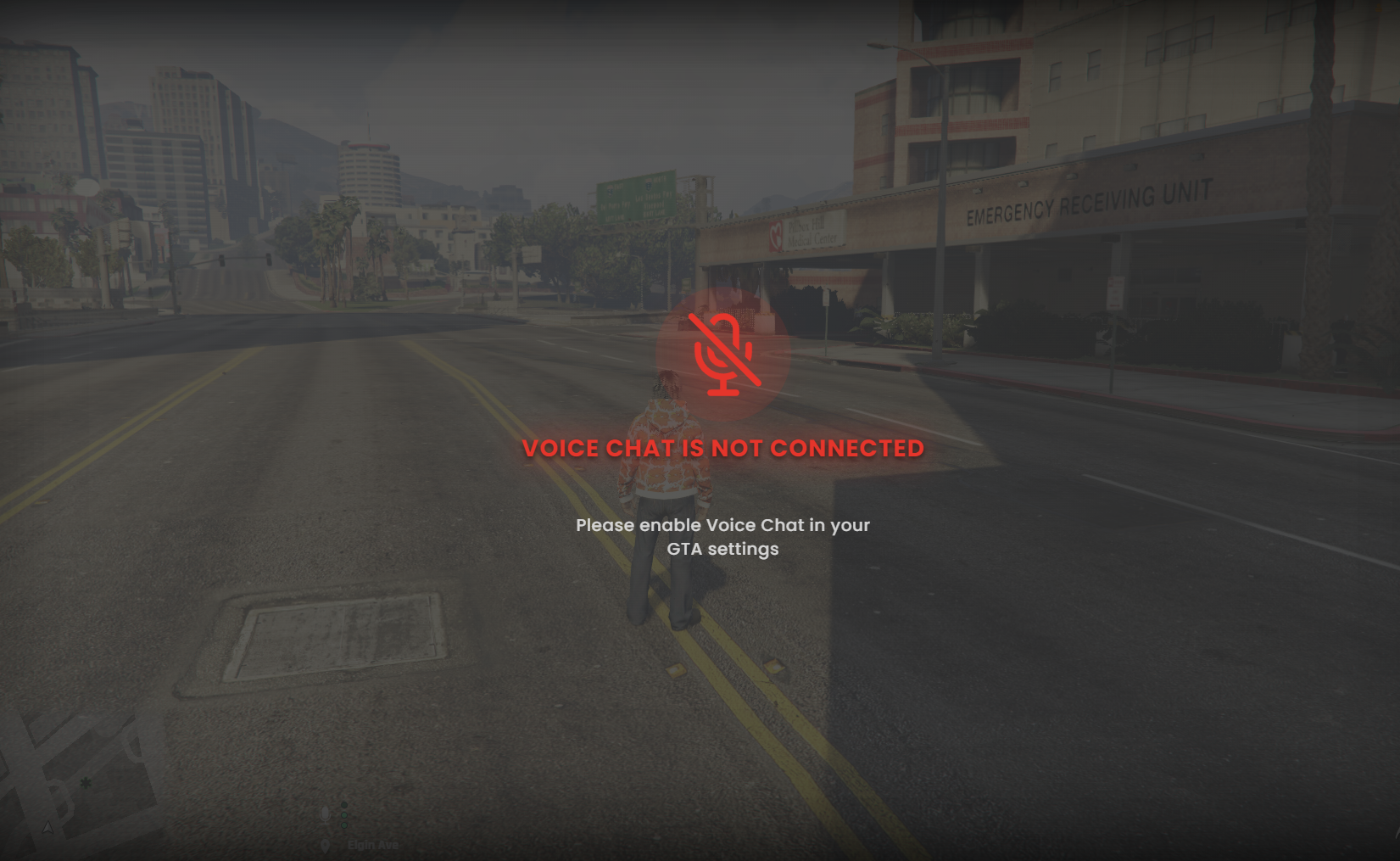Screen dimensions: 1400x861
Task: Select the voice microphone icon near the minimap
Action: point(325,814)
